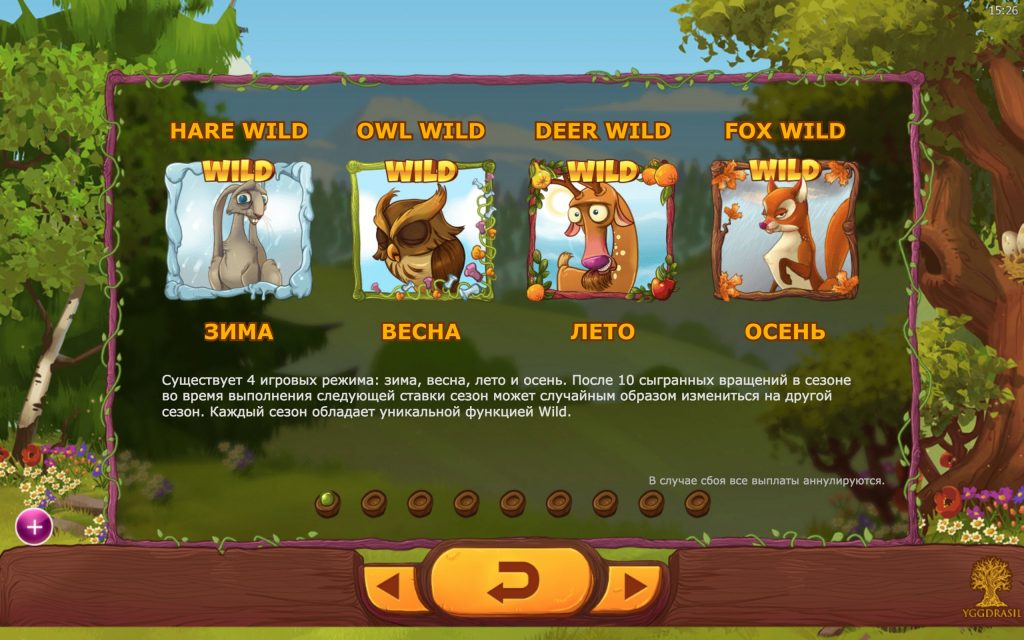The height and width of the screenshot is (640, 1024).
Task: Advance to the next paytable page
Action: [631, 587]
